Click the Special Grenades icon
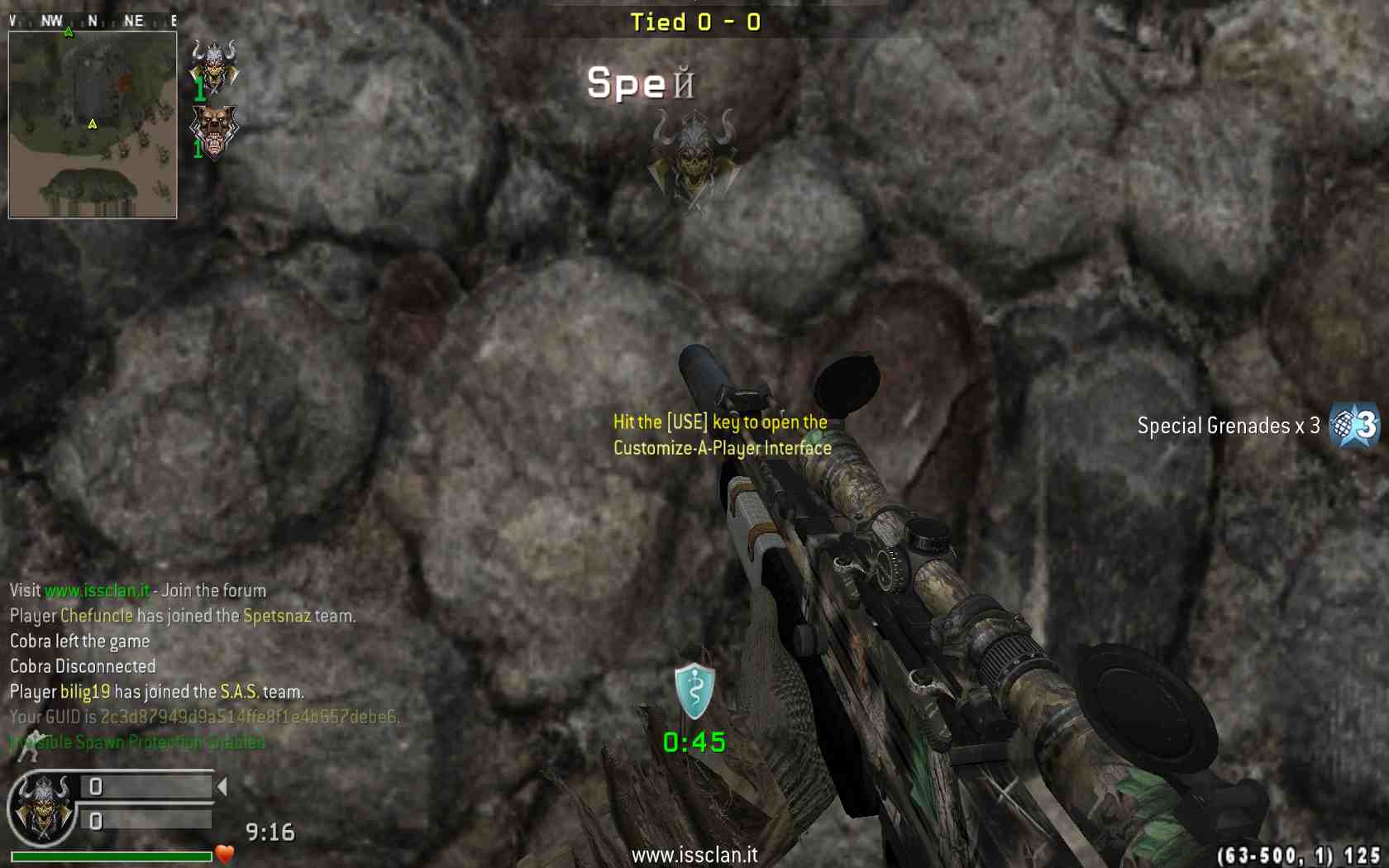 [x=1354, y=425]
